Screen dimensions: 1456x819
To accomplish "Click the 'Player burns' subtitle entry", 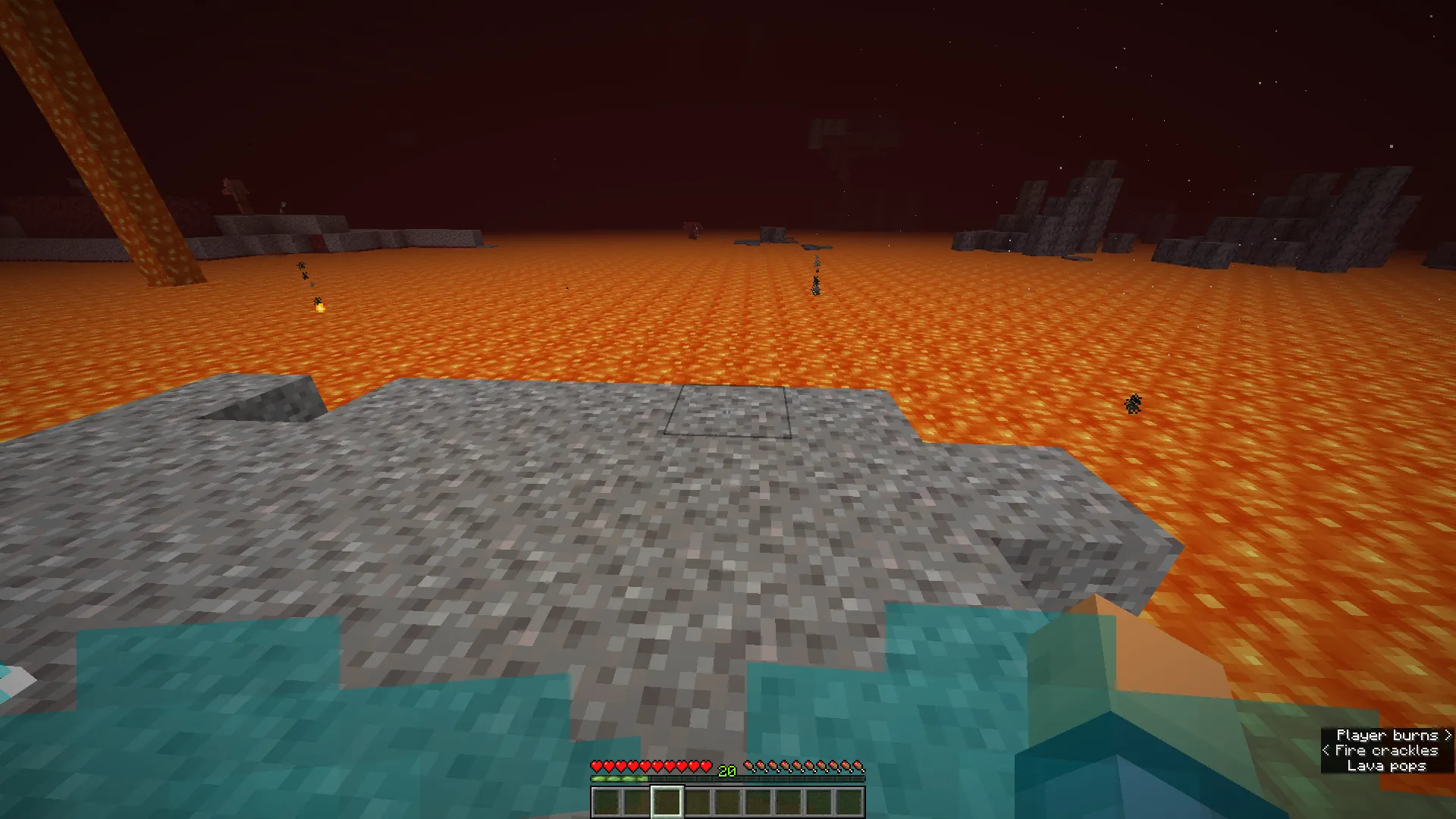I will pyautogui.click(x=1386, y=735).
